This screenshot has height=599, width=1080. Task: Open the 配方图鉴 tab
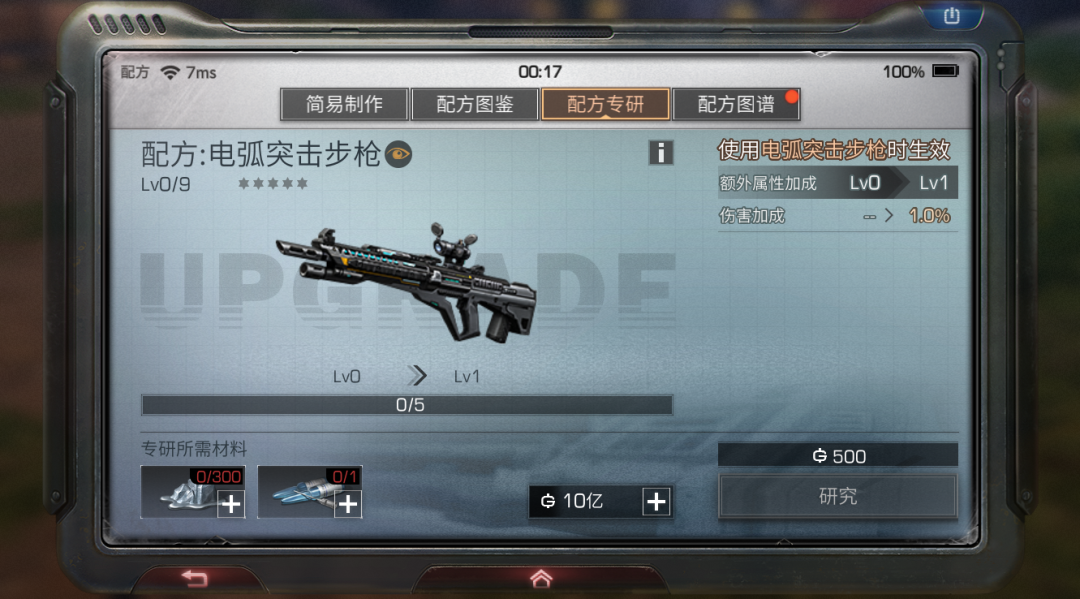click(475, 104)
